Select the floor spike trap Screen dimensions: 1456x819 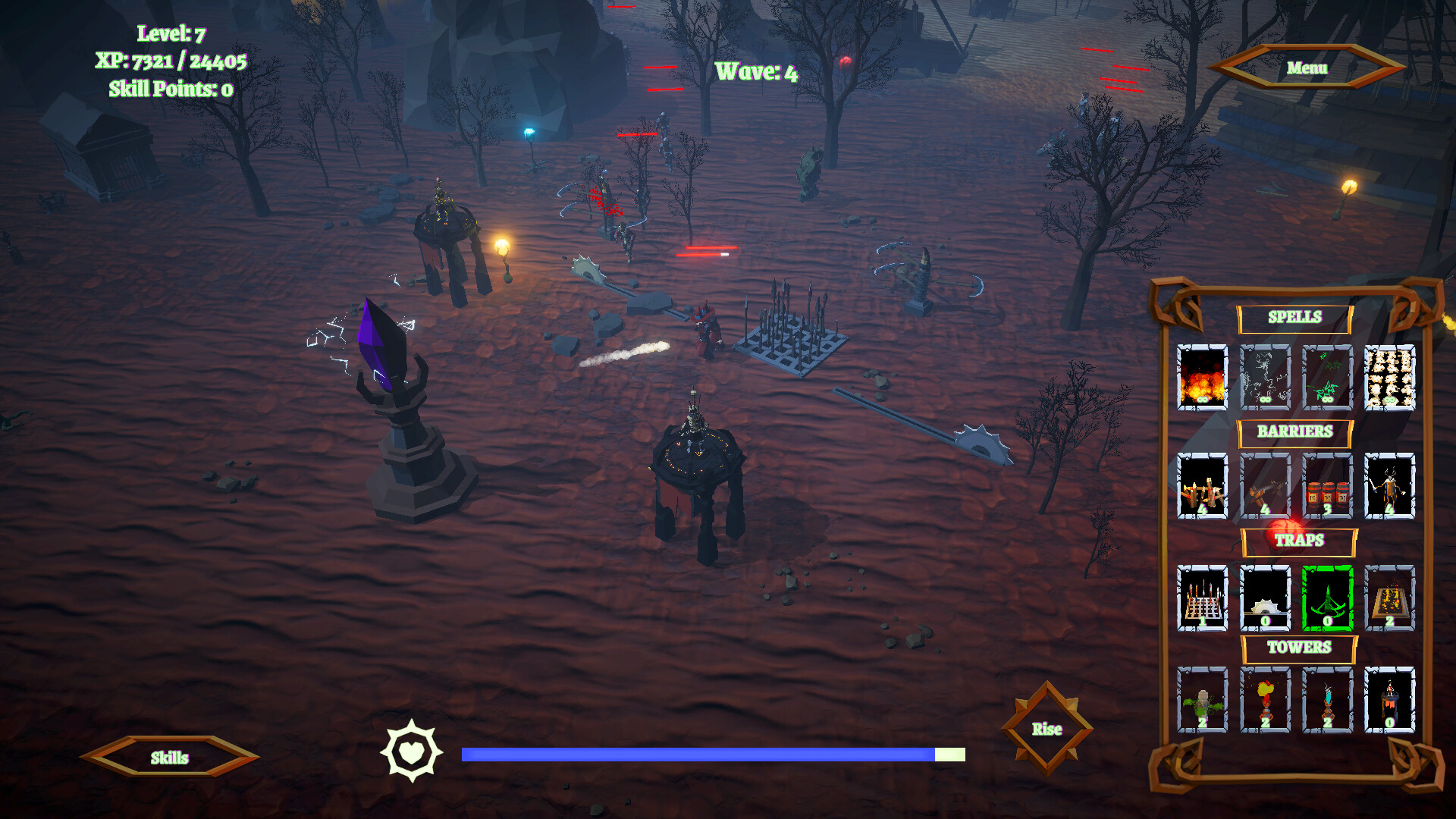pyautogui.click(x=1202, y=598)
